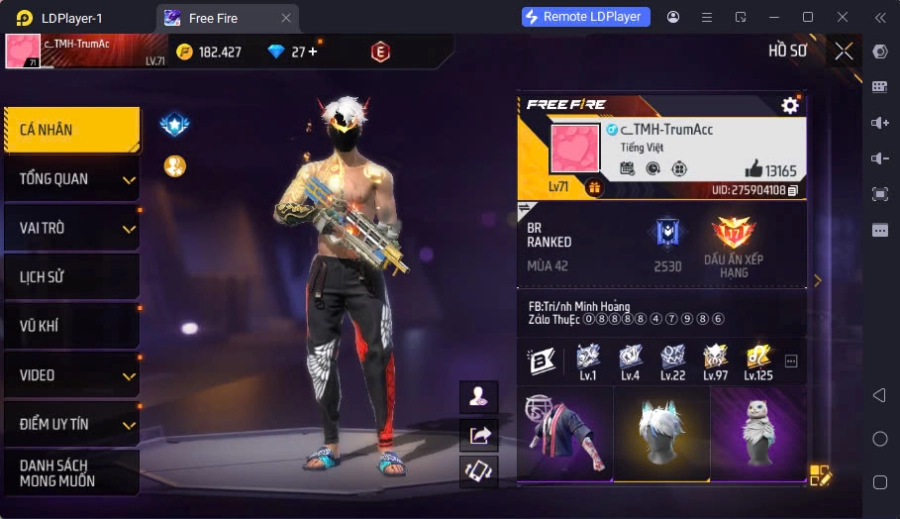Copy the player UID
The width and height of the screenshot is (900, 519).
[x=793, y=190]
